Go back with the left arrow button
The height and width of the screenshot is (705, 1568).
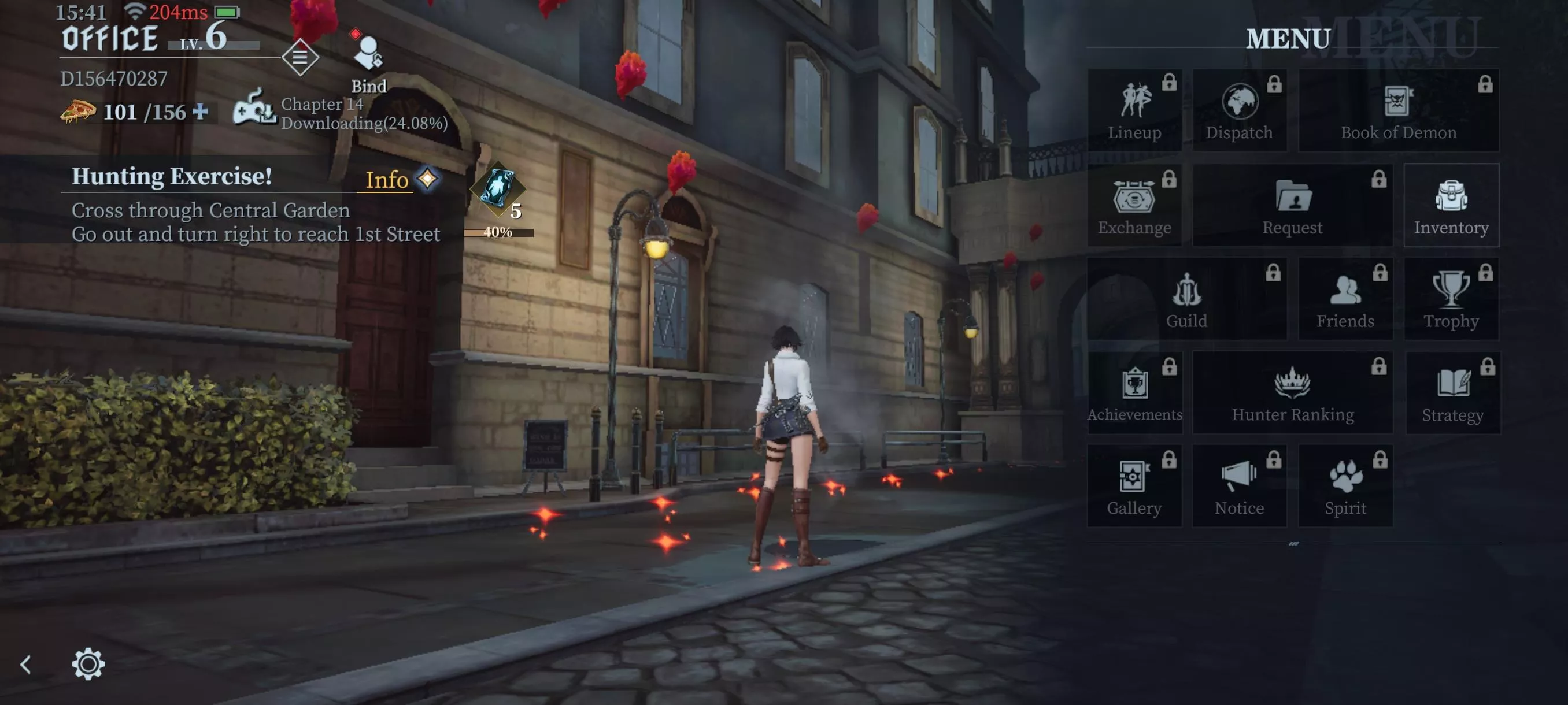25,663
